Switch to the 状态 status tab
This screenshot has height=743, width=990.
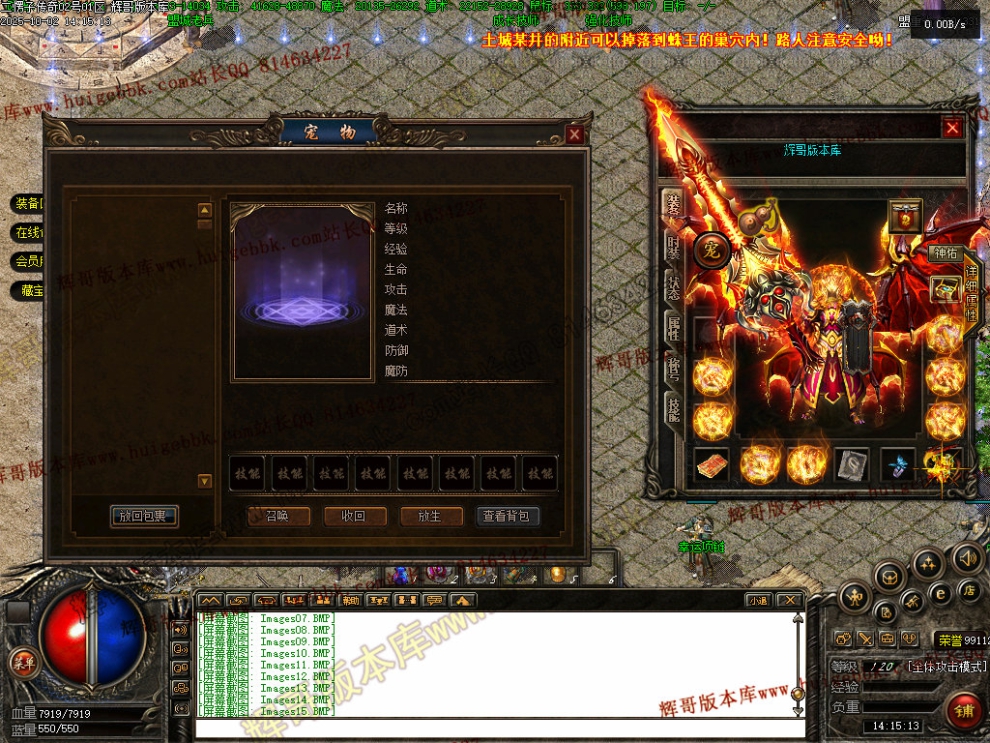[673, 288]
